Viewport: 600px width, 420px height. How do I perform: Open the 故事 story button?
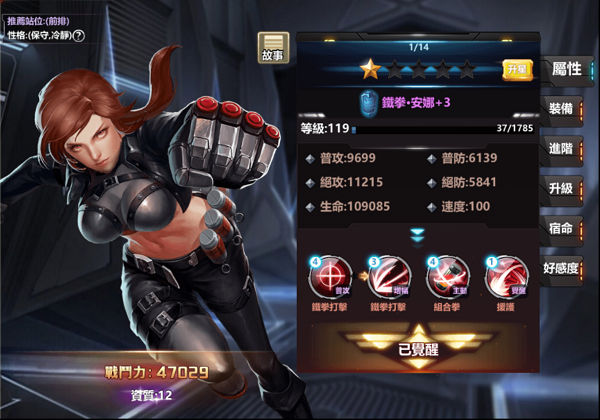pyautogui.click(x=273, y=49)
